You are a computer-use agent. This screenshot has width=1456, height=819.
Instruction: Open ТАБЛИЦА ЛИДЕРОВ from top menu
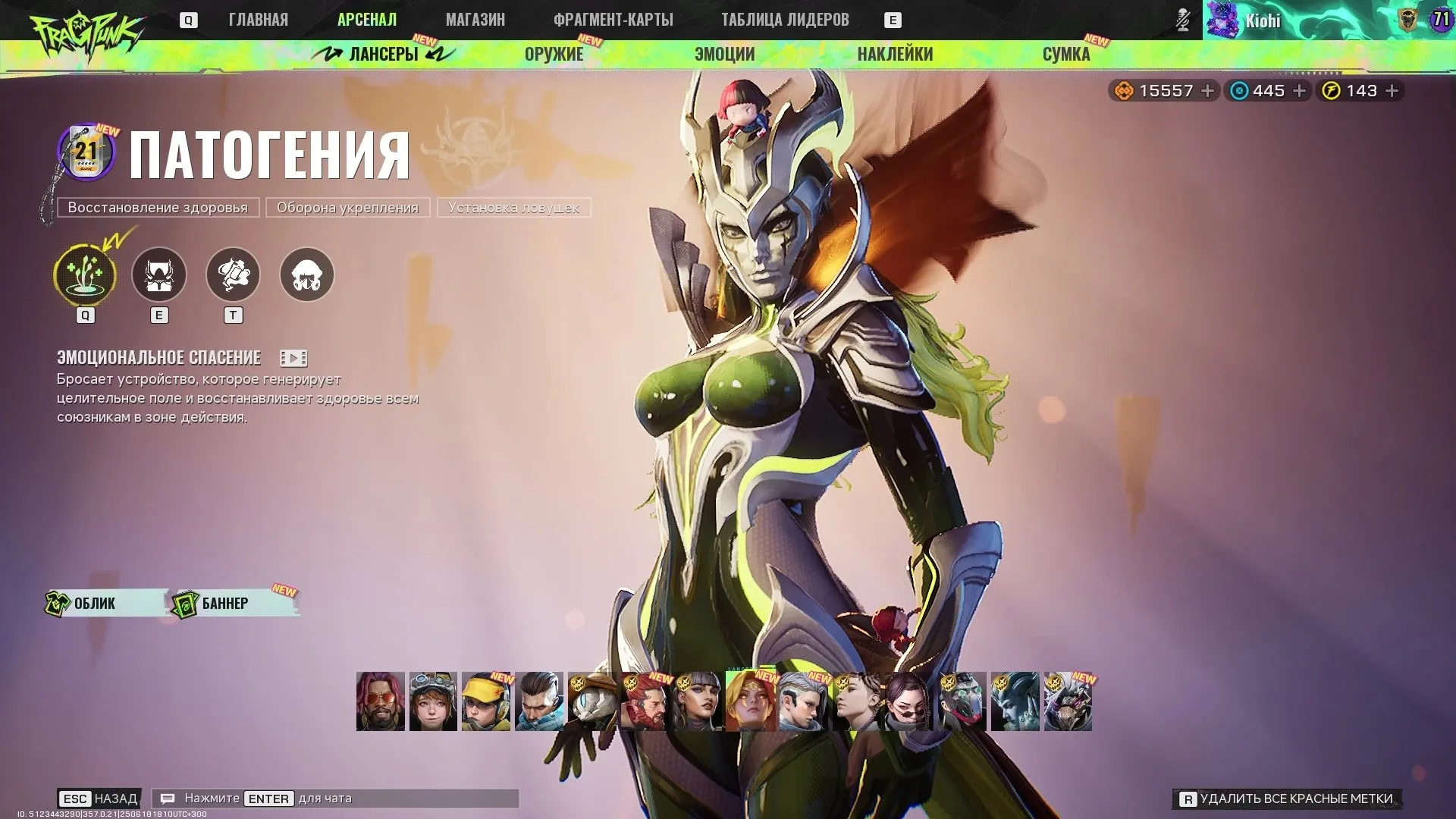[x=786, y=20]
